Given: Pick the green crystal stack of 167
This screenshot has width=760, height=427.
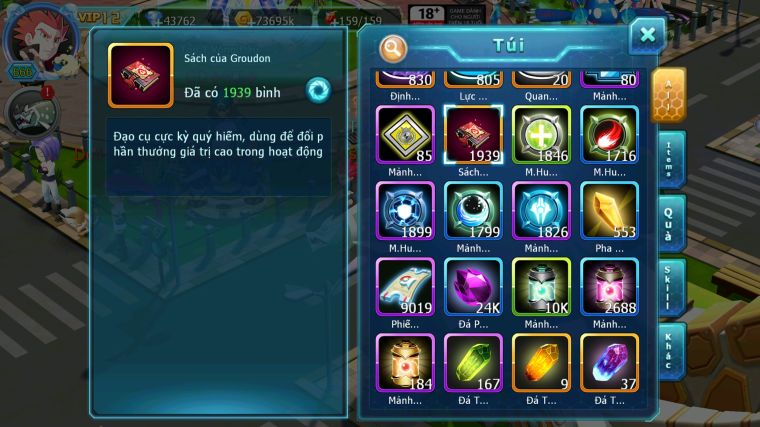Looking at the screenshot, I should click(473, 363).
